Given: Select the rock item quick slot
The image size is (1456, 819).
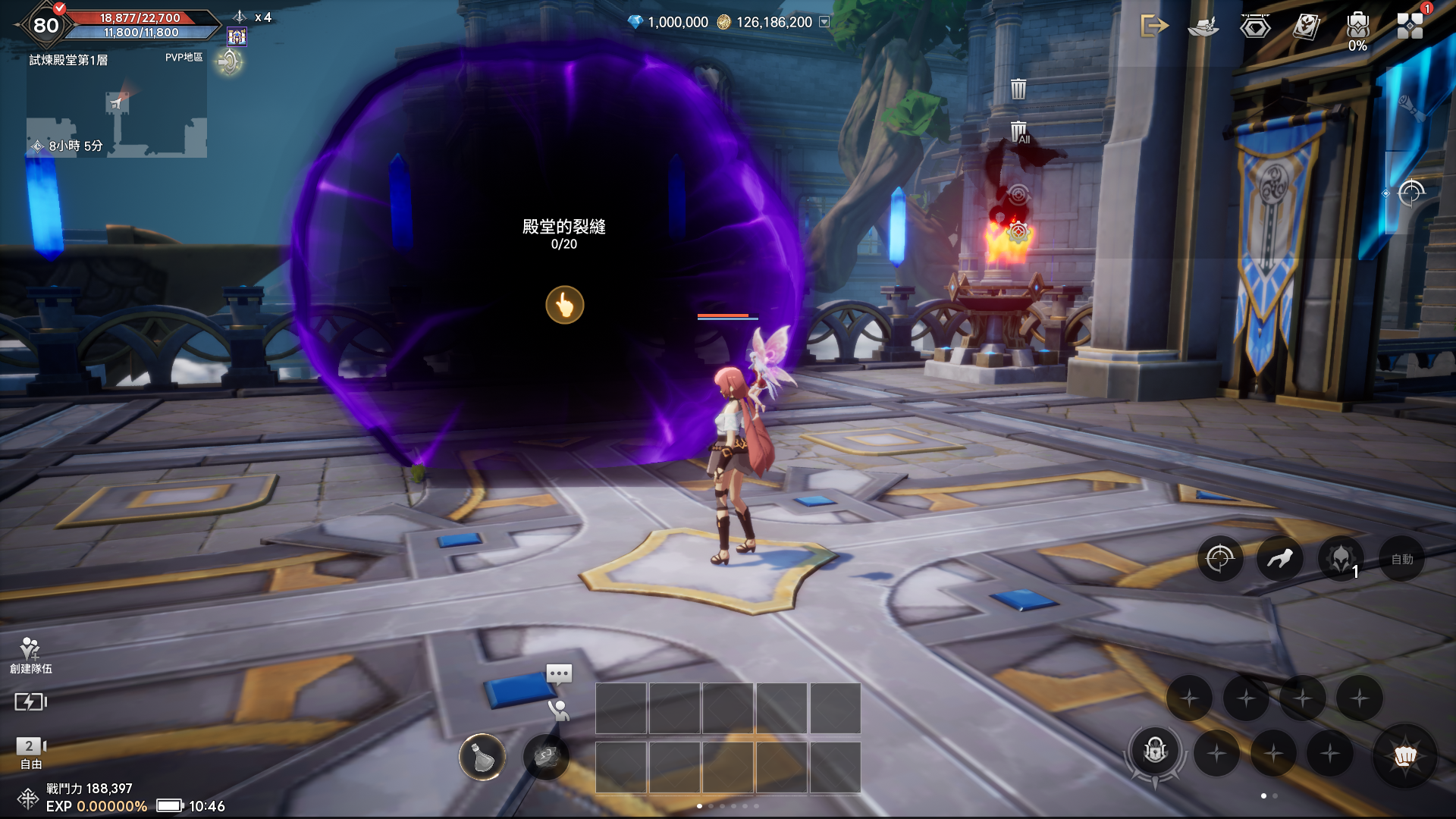Looking at the screenshot, I should (546, 756).
